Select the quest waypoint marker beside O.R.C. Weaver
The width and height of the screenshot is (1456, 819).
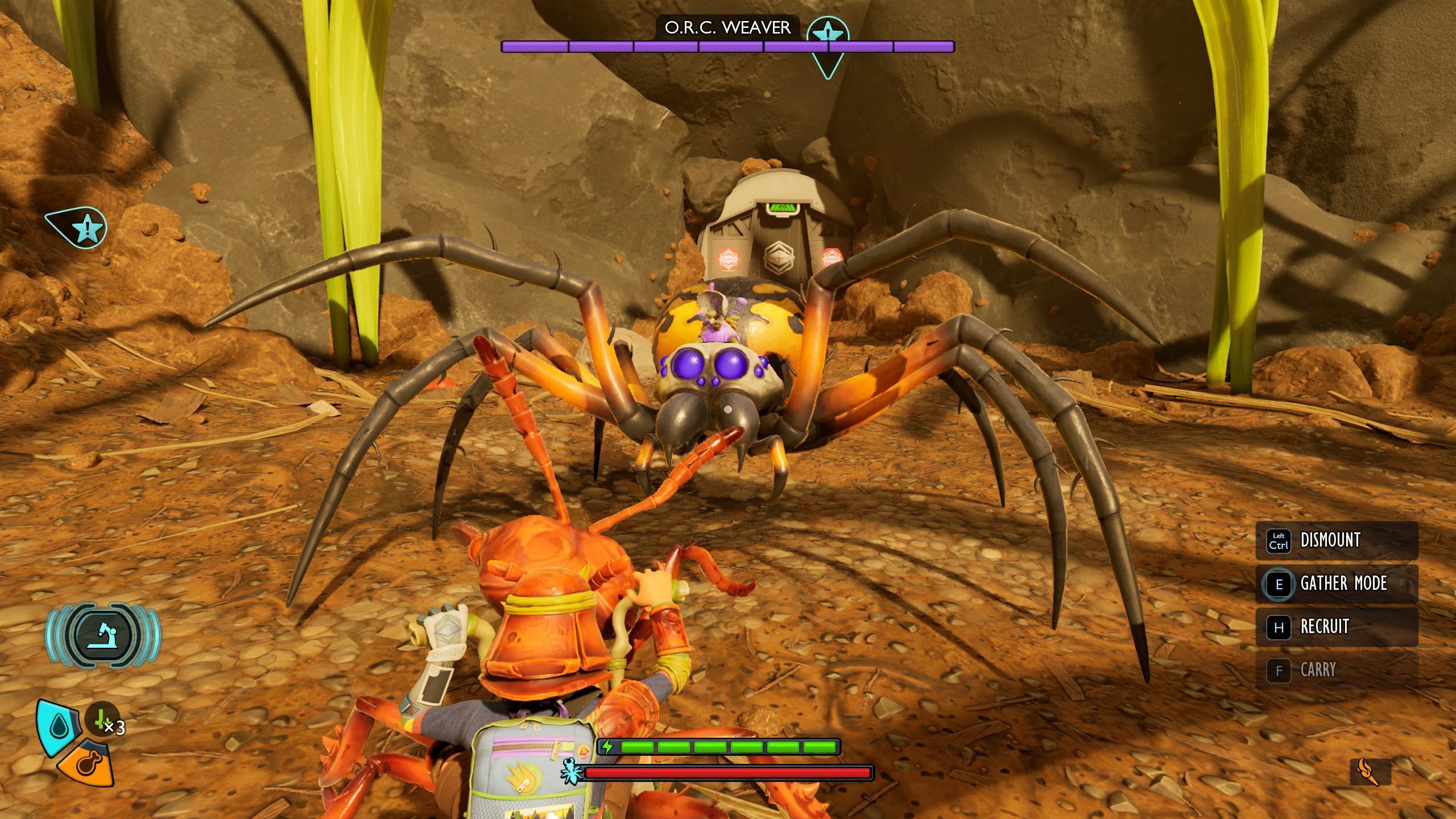click(x=828, y=35)
